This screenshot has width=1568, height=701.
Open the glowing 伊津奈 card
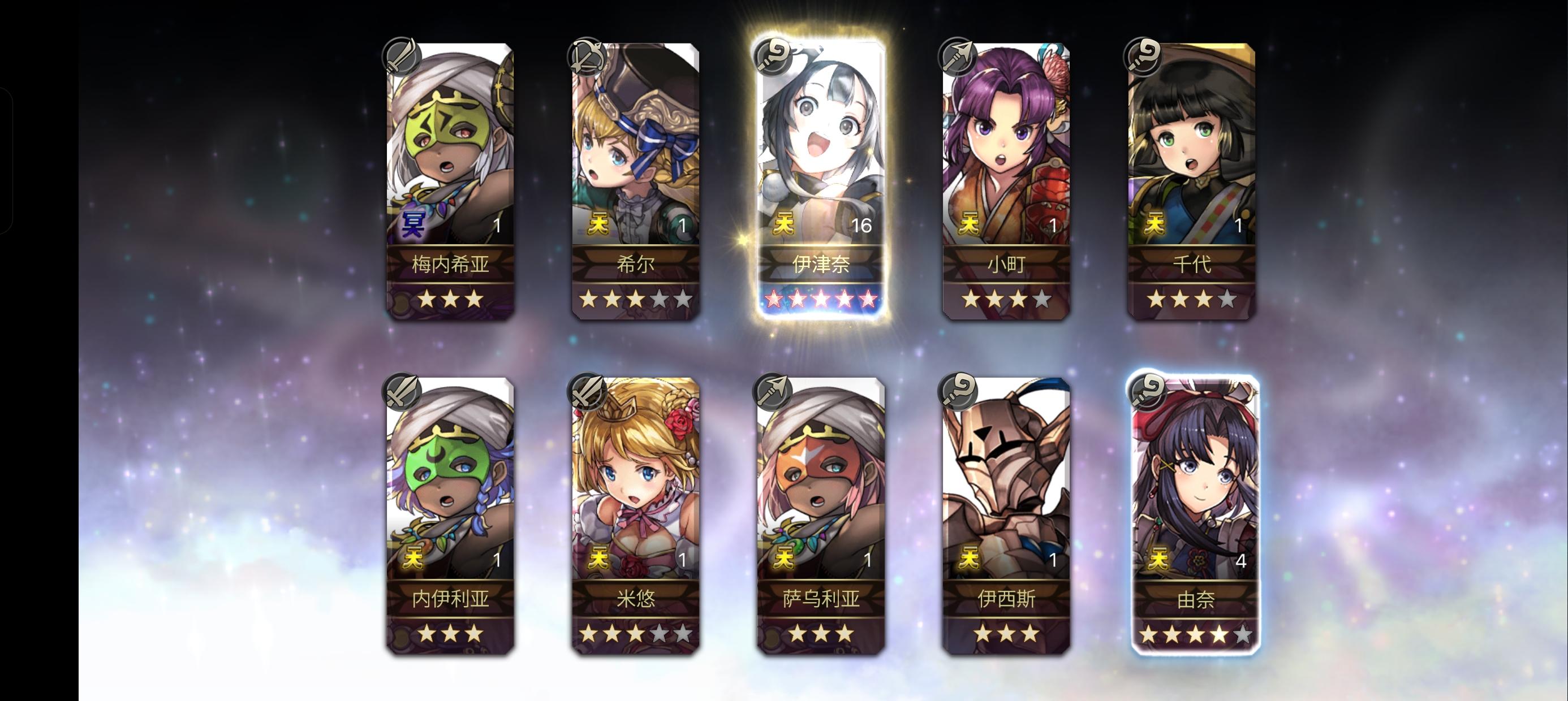point(823,165)
